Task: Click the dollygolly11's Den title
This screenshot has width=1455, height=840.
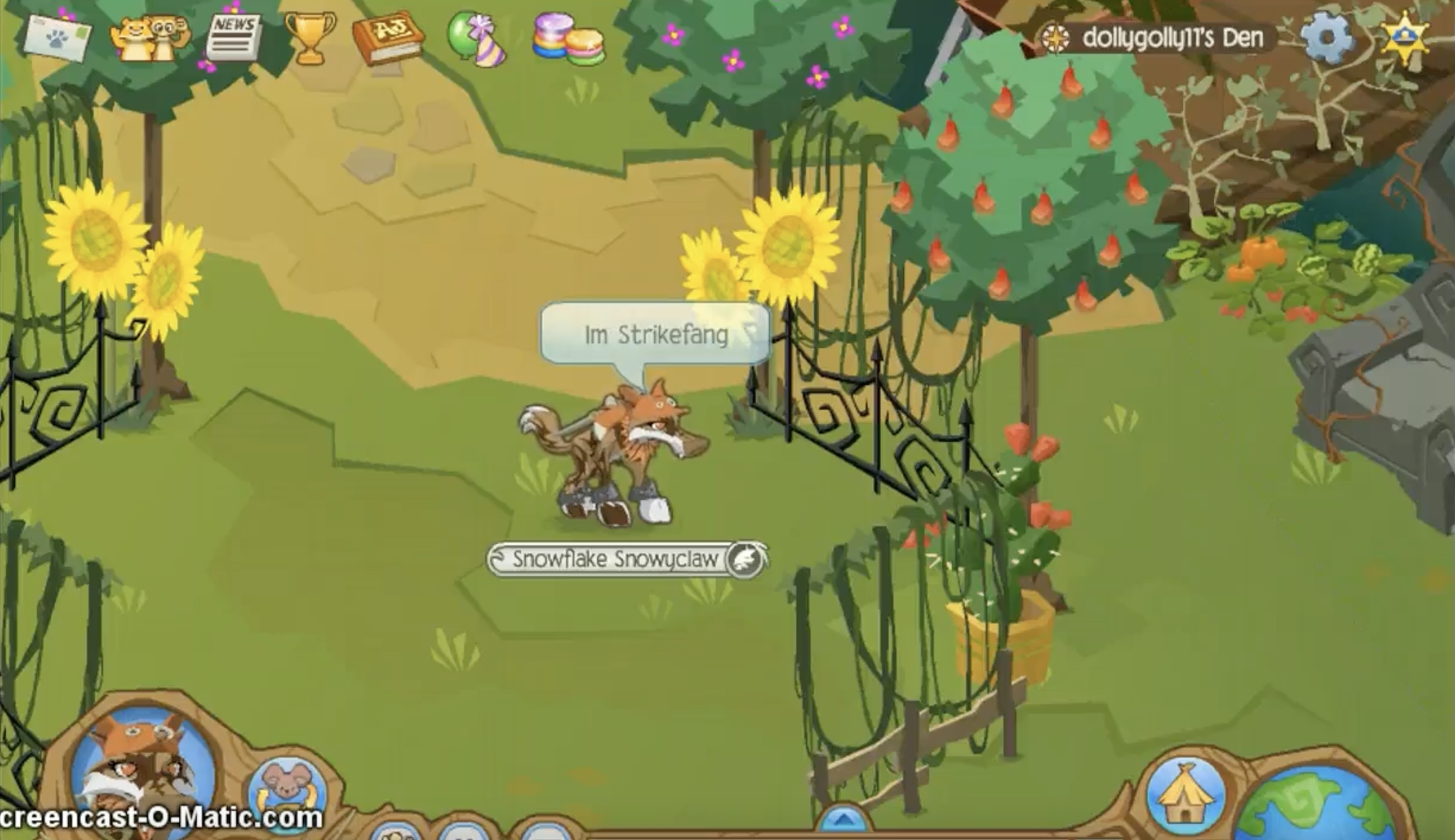Action: click(1164, 37)
